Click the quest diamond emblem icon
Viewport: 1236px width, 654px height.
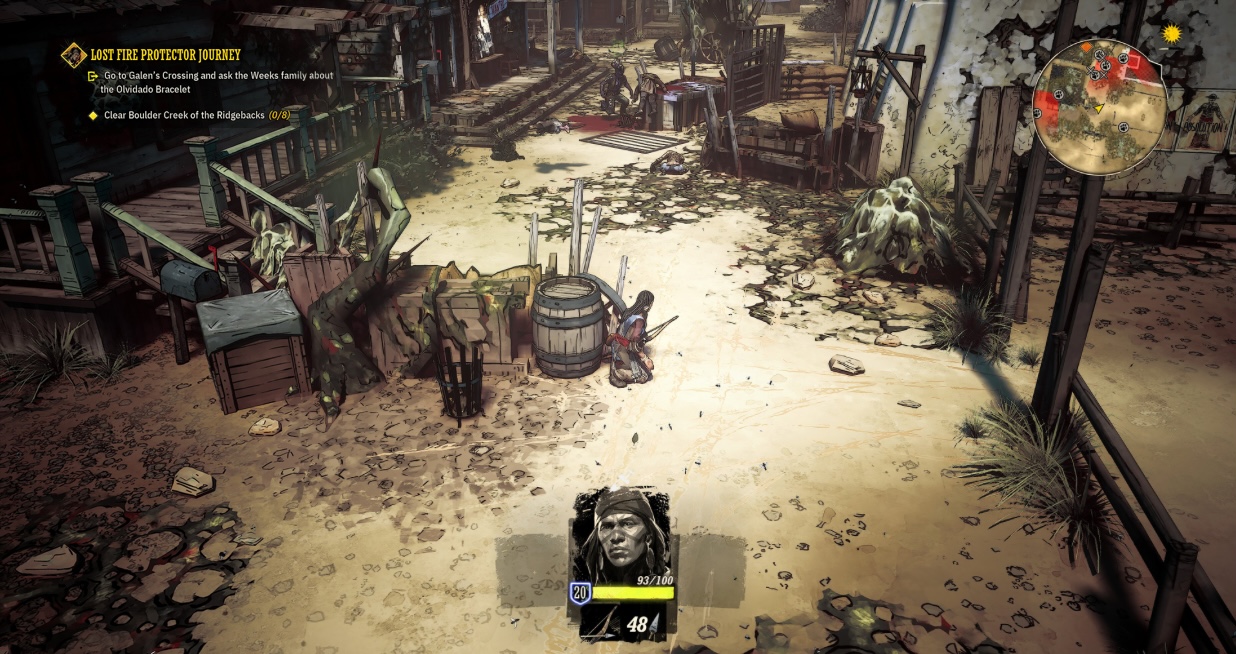(73, 54)
